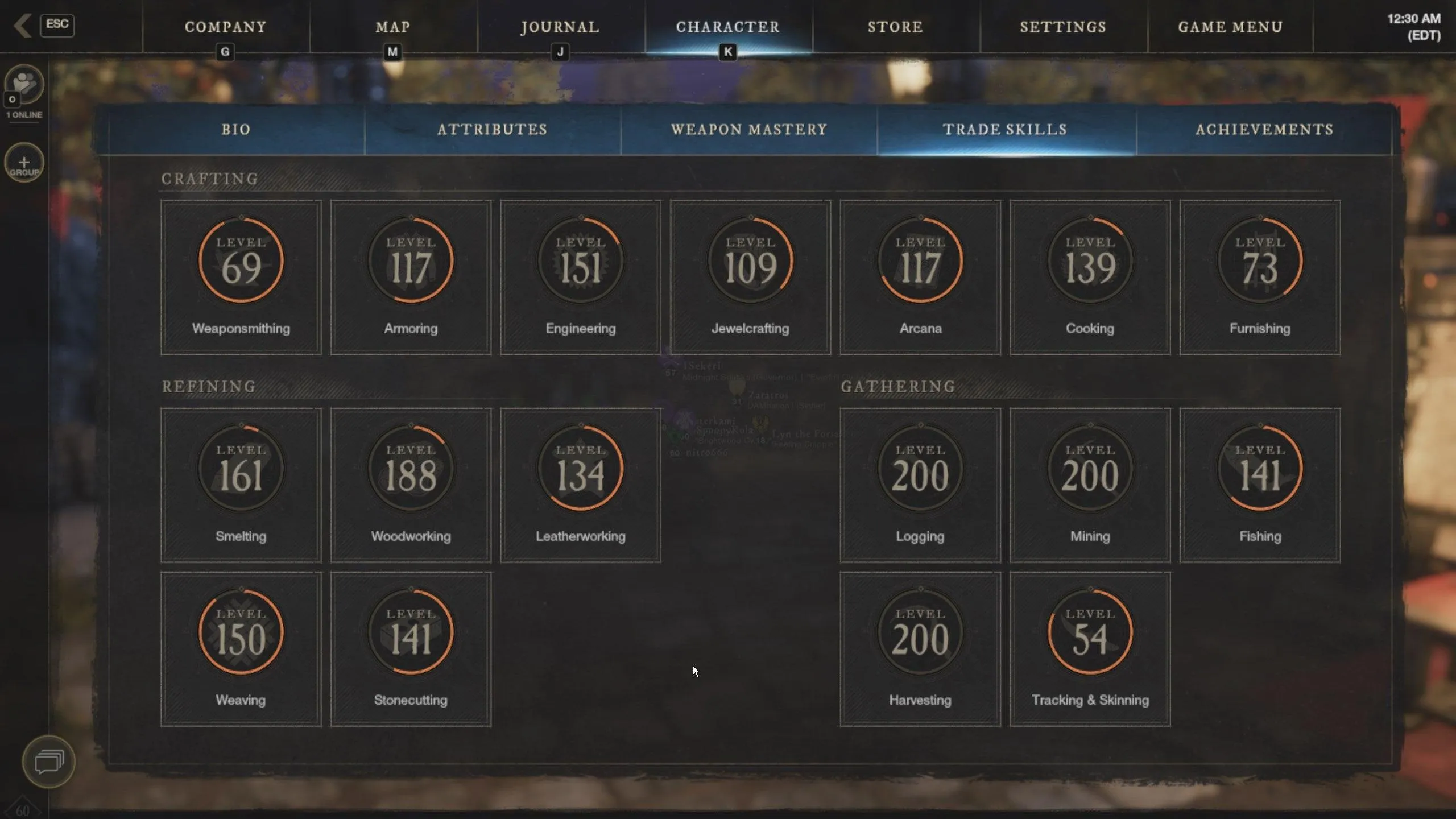
Task: Choose the Cooking skill tile
Action: pos(1090,278)
